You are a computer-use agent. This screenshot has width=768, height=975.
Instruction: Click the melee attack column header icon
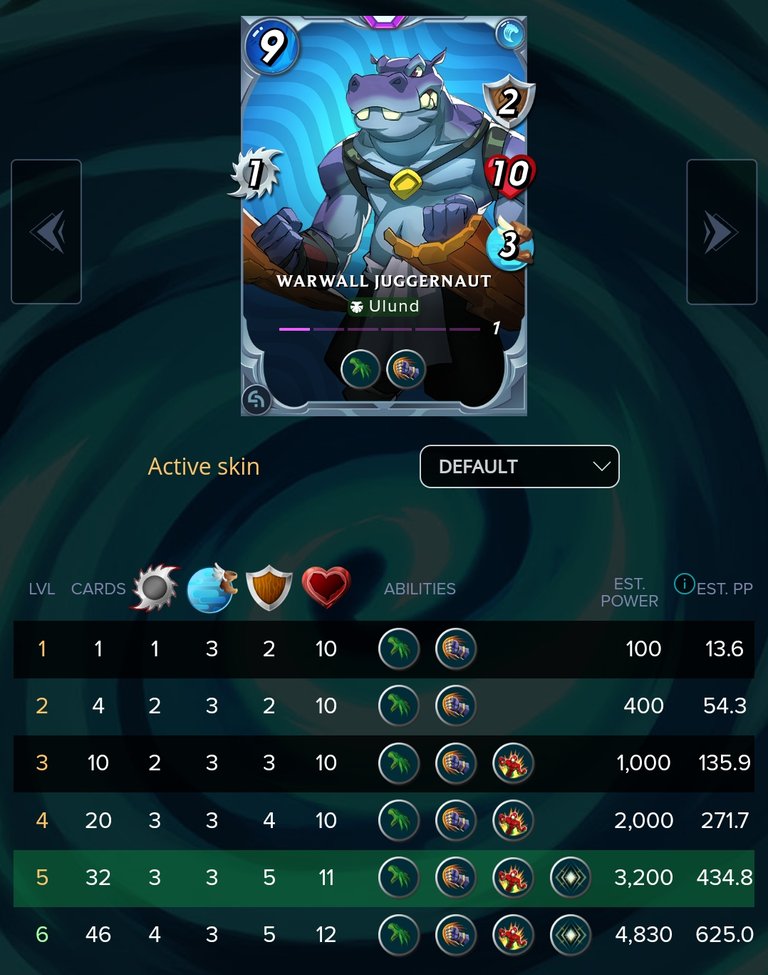(x=154, y=588)
